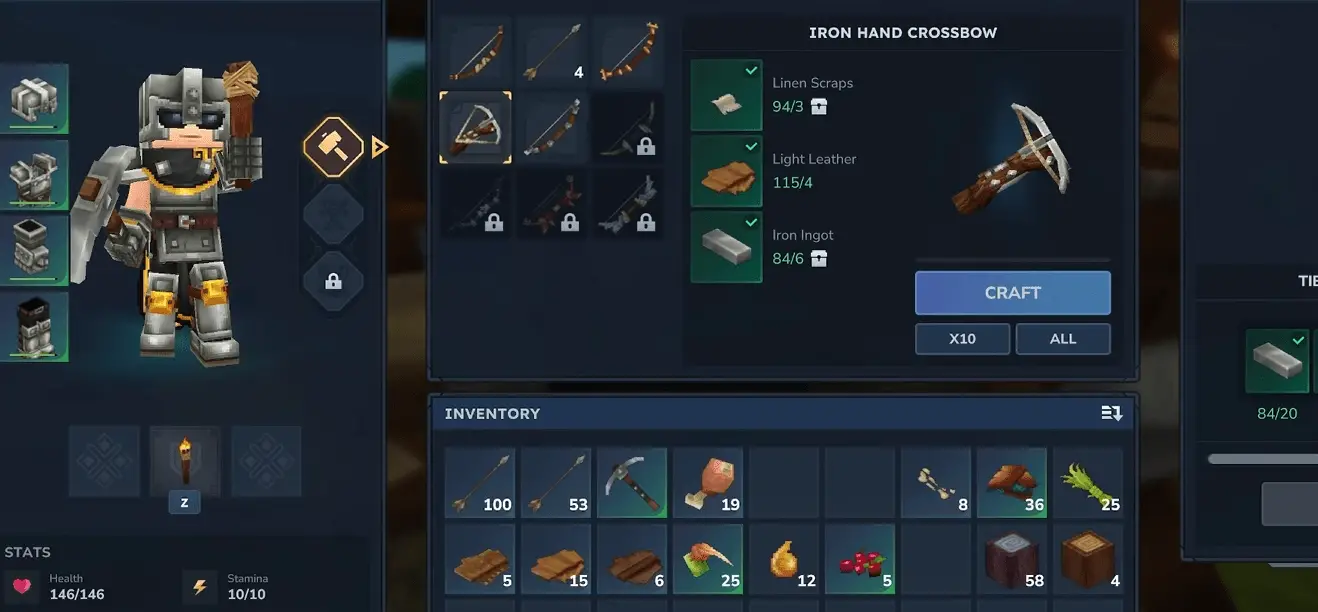Open the hammer crafting category

(x=333, y=147)
